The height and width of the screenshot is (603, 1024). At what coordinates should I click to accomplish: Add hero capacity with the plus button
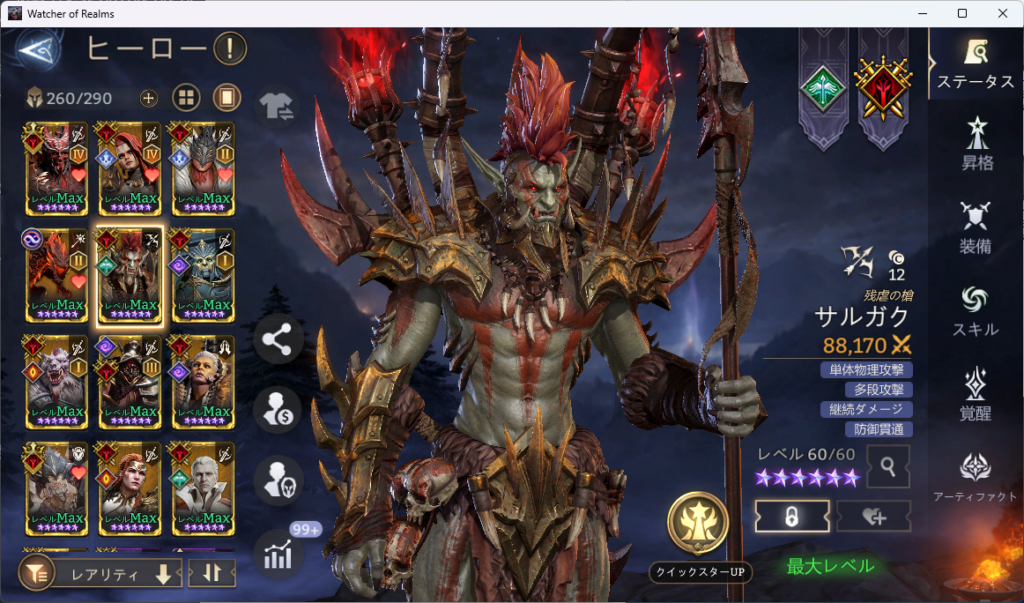pyautogui.click(x=148, y=98)
